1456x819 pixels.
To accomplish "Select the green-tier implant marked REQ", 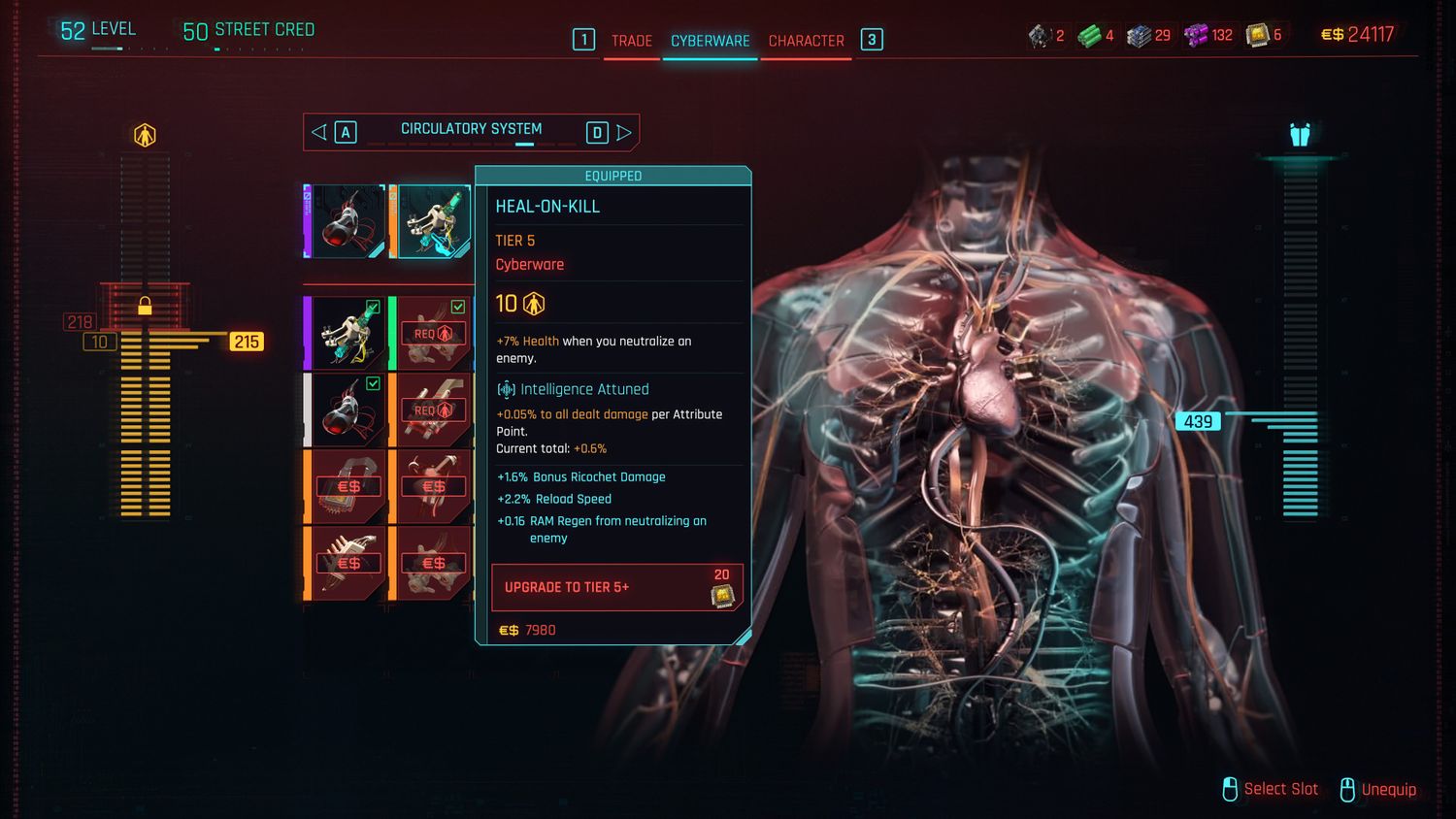I will pyautogui.click(x=432, y=333).
